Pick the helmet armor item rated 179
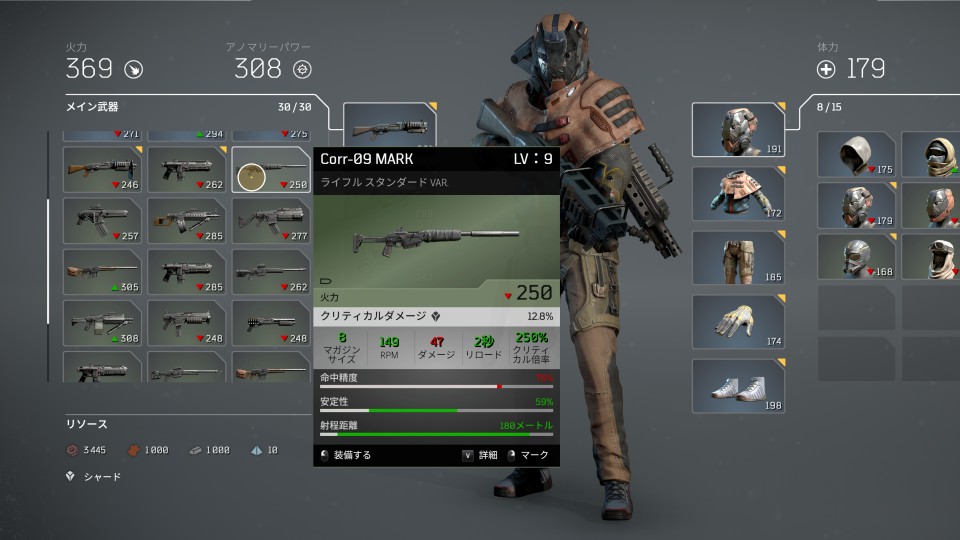 click(856, 205)
